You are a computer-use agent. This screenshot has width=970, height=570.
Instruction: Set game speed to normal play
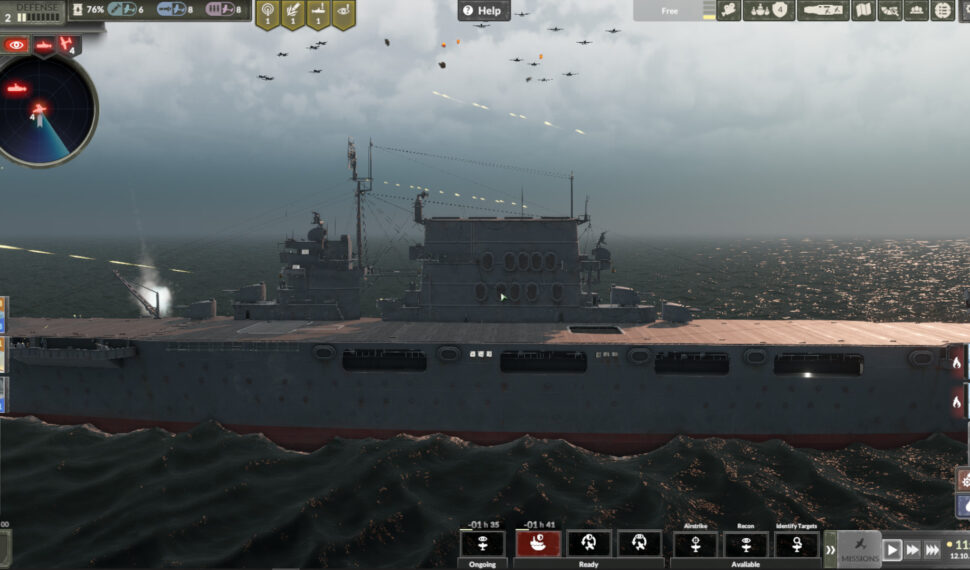pos(892,550)
